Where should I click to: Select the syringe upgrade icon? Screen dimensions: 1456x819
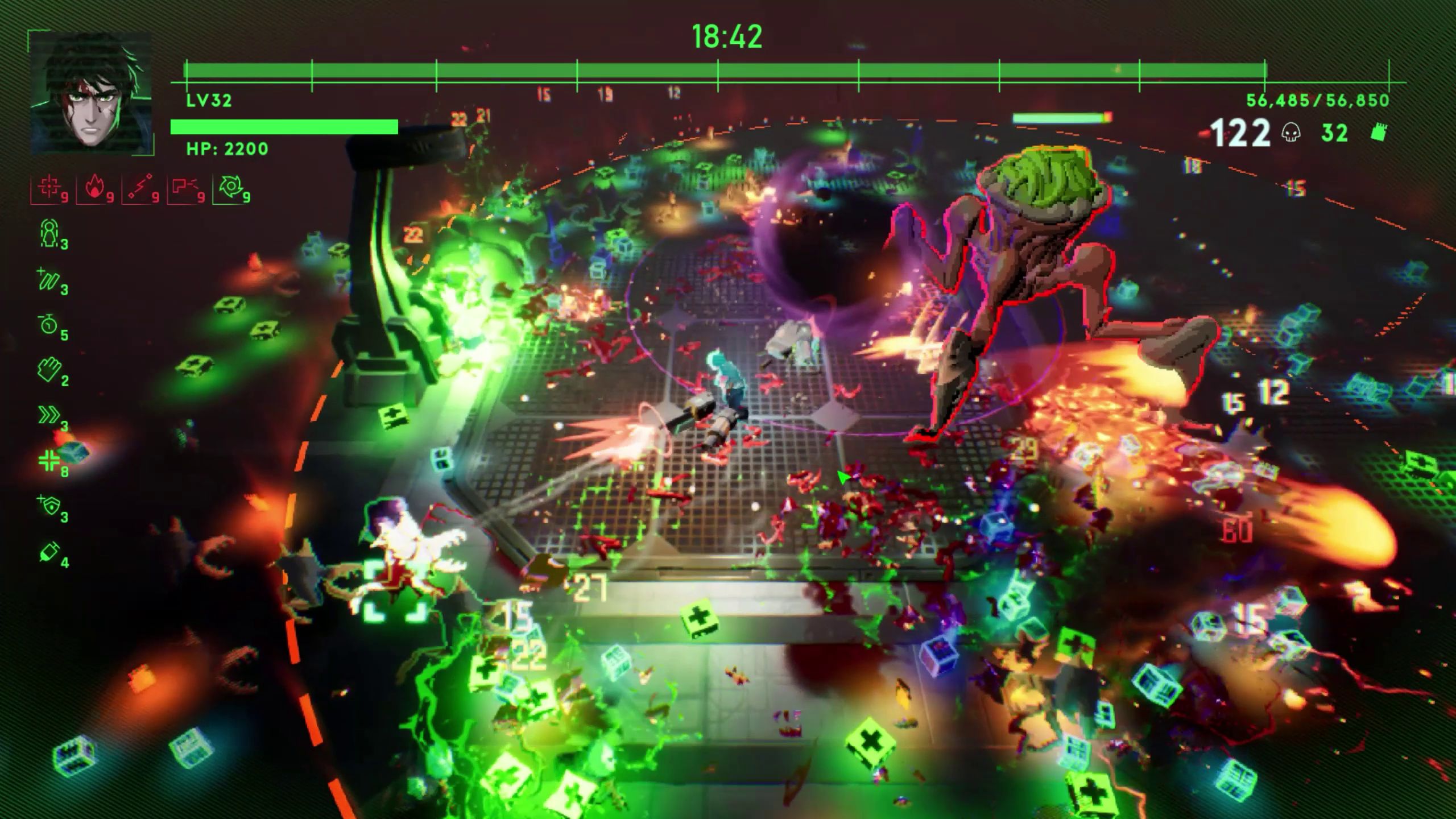[49, 551]
